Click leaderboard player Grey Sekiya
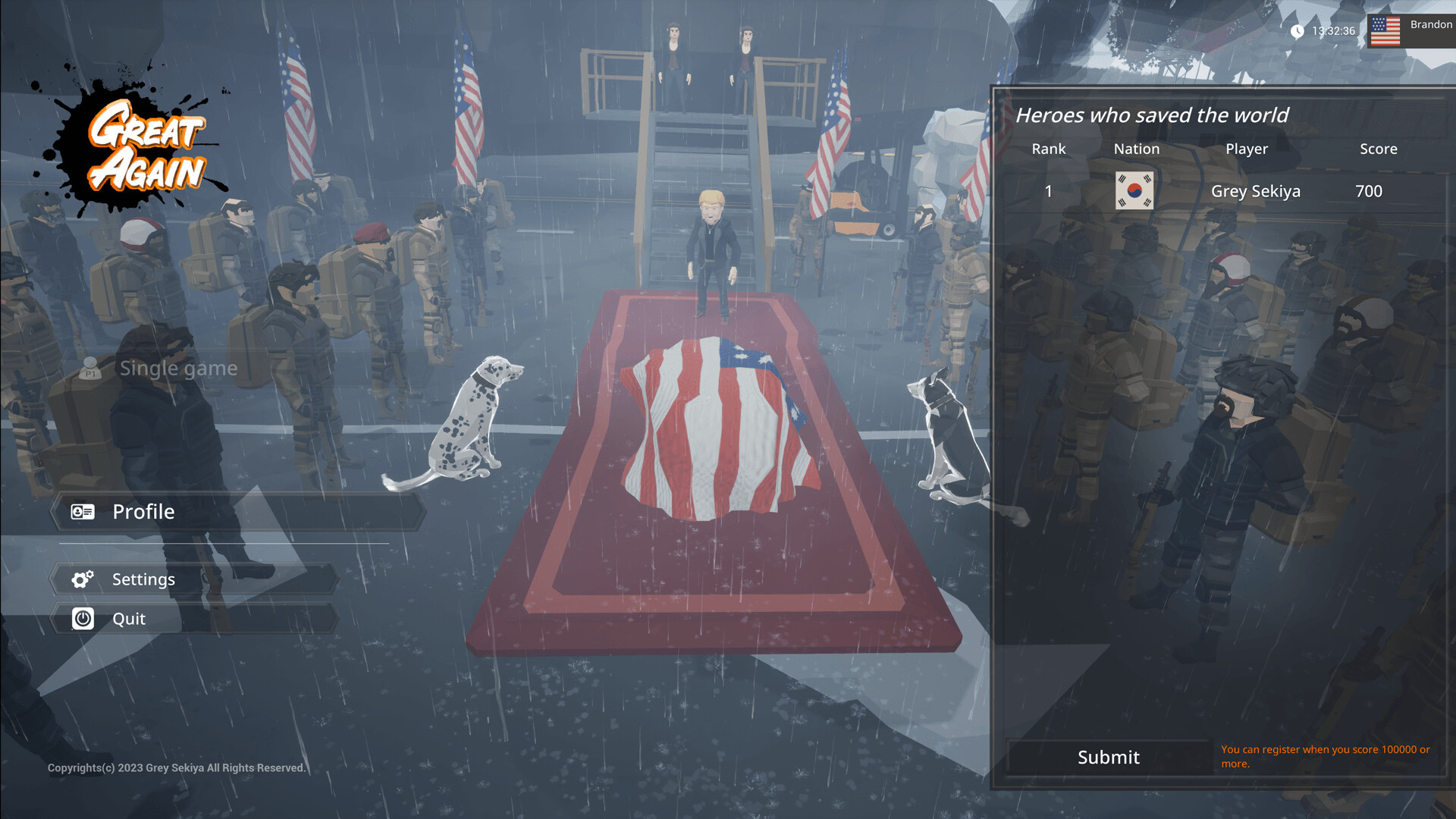Image resolution: width=1456 pixels, height=819 pixels. [1257, 191]
